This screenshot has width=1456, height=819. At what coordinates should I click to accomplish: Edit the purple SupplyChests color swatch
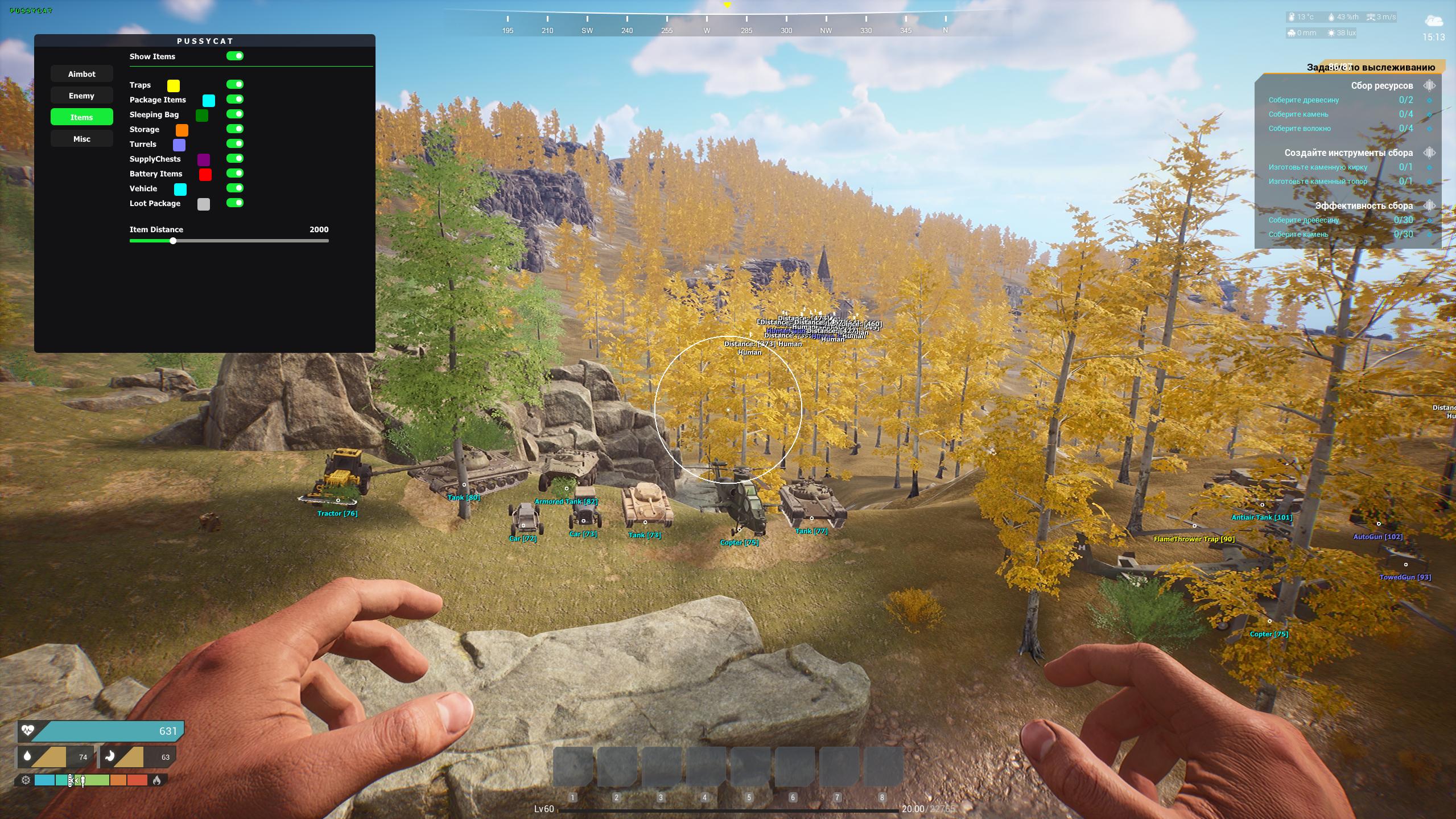pos(204,160)
